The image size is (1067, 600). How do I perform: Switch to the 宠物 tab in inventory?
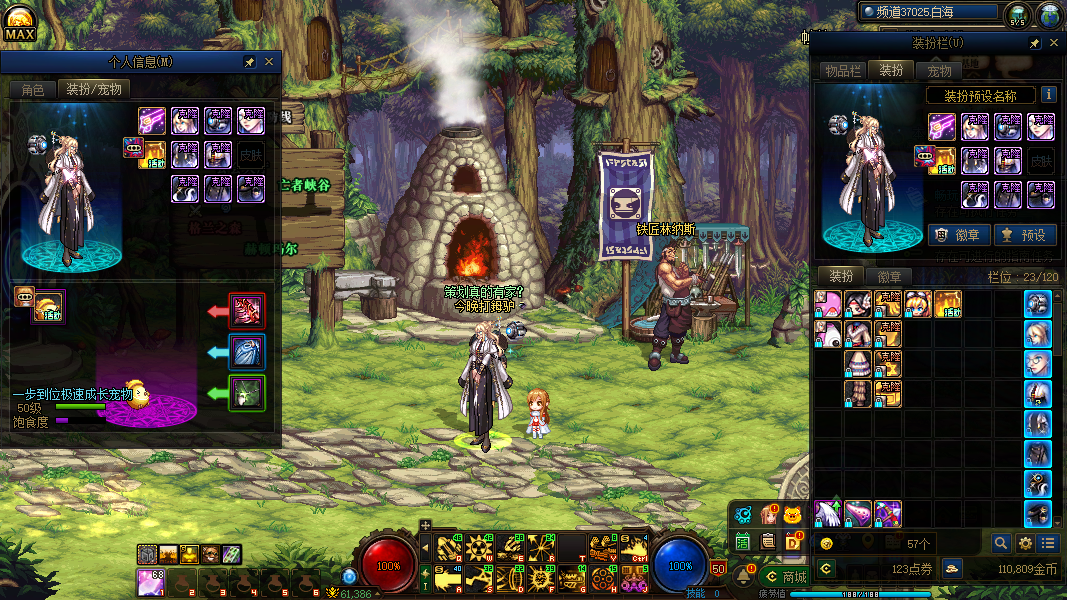point(940,70)
